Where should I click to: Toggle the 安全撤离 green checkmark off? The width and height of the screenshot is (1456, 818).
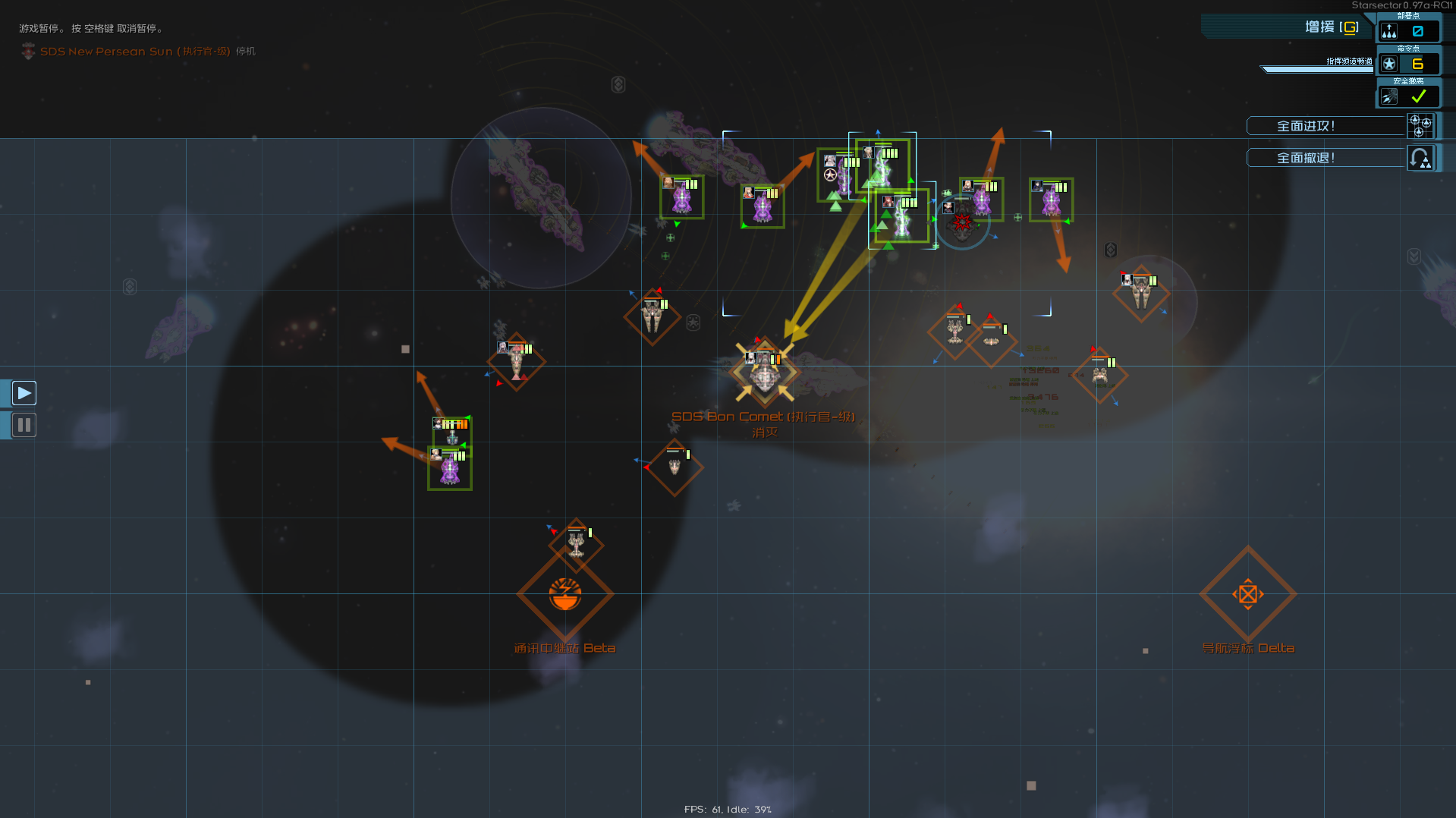click(x=1418, y=96)
